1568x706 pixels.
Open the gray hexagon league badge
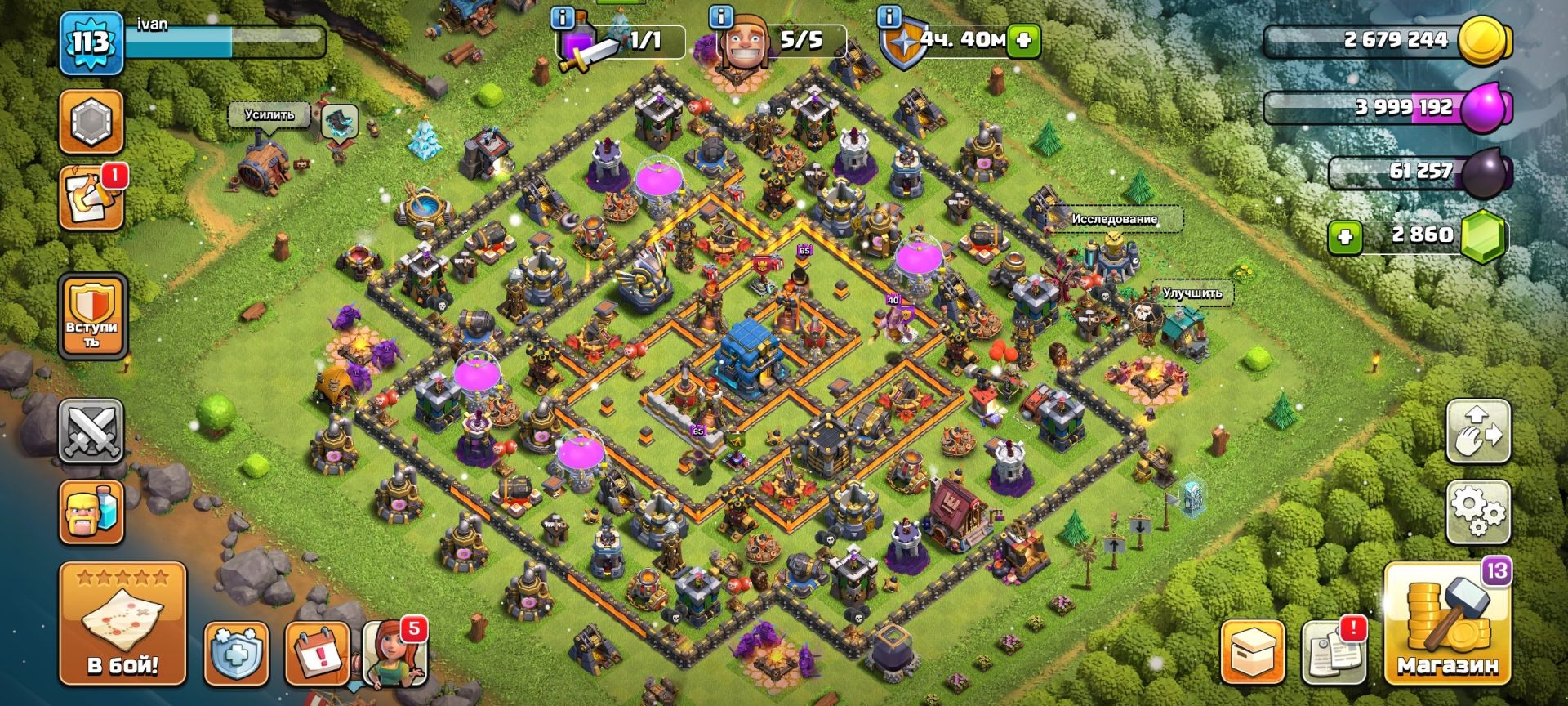[x=91, y=122]
